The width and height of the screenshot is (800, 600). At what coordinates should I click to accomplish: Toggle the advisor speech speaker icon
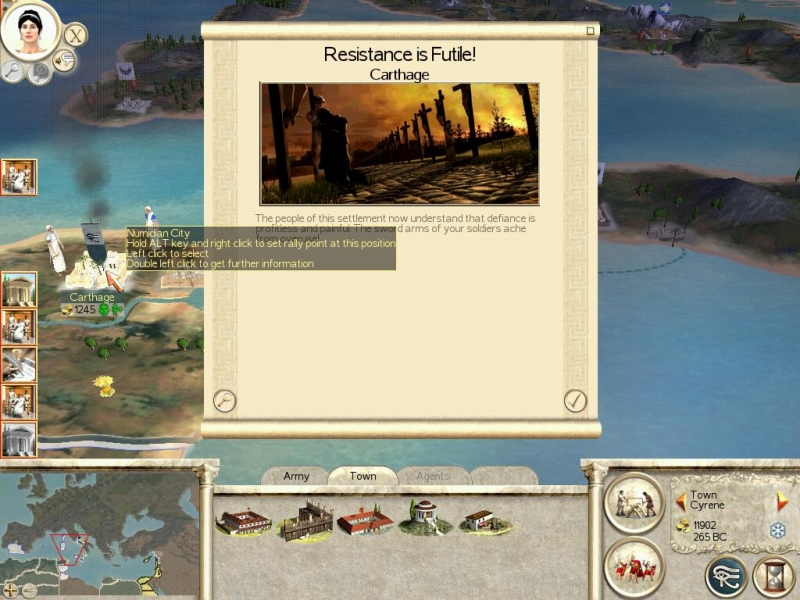[65, 62]
